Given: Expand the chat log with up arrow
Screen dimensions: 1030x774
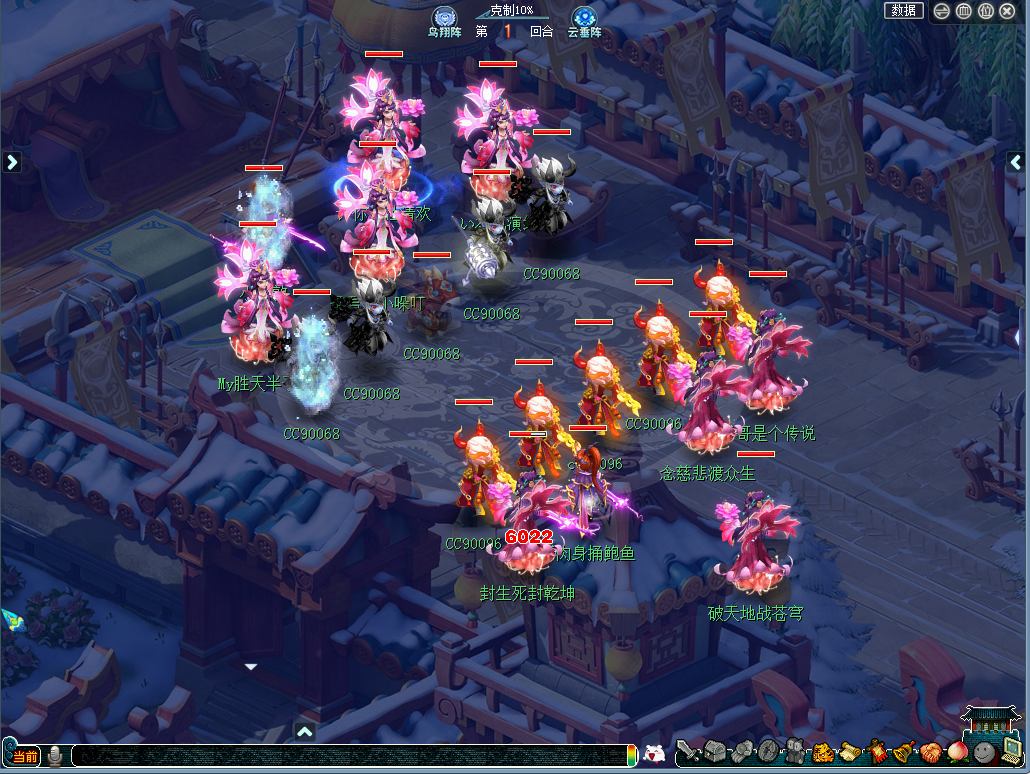Looking at the screenshot, I should point(305,732).
